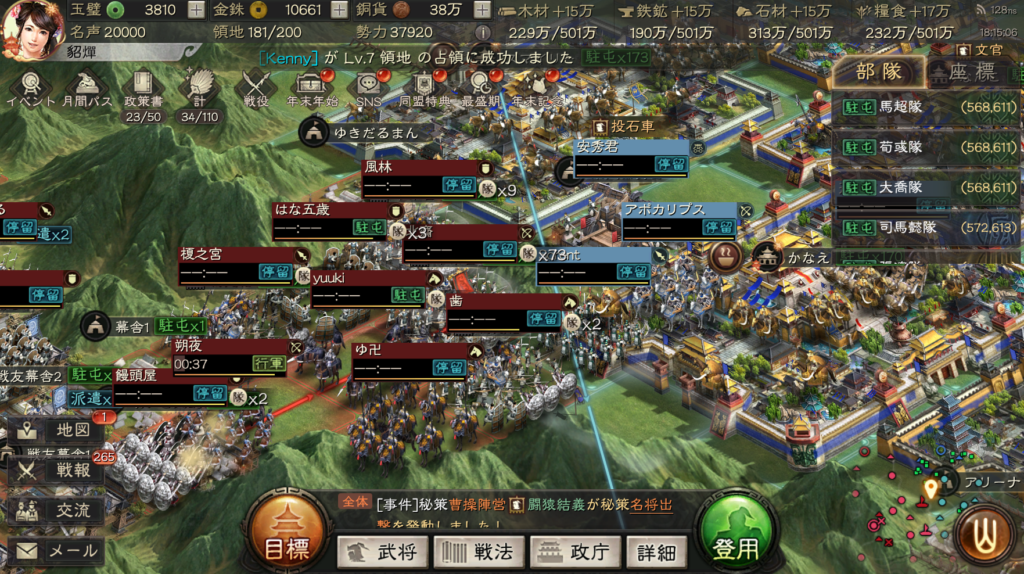Show the 詳細 details panel
1024x574 pixels.
[x=656, y=551]
